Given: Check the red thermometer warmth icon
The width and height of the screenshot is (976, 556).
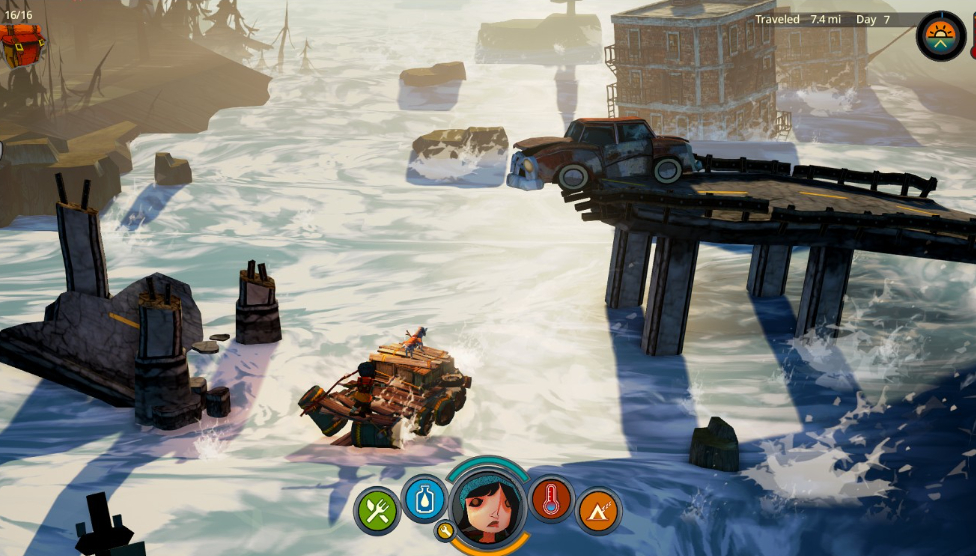Looking at the screenshot, I should (x=551, y=498).
